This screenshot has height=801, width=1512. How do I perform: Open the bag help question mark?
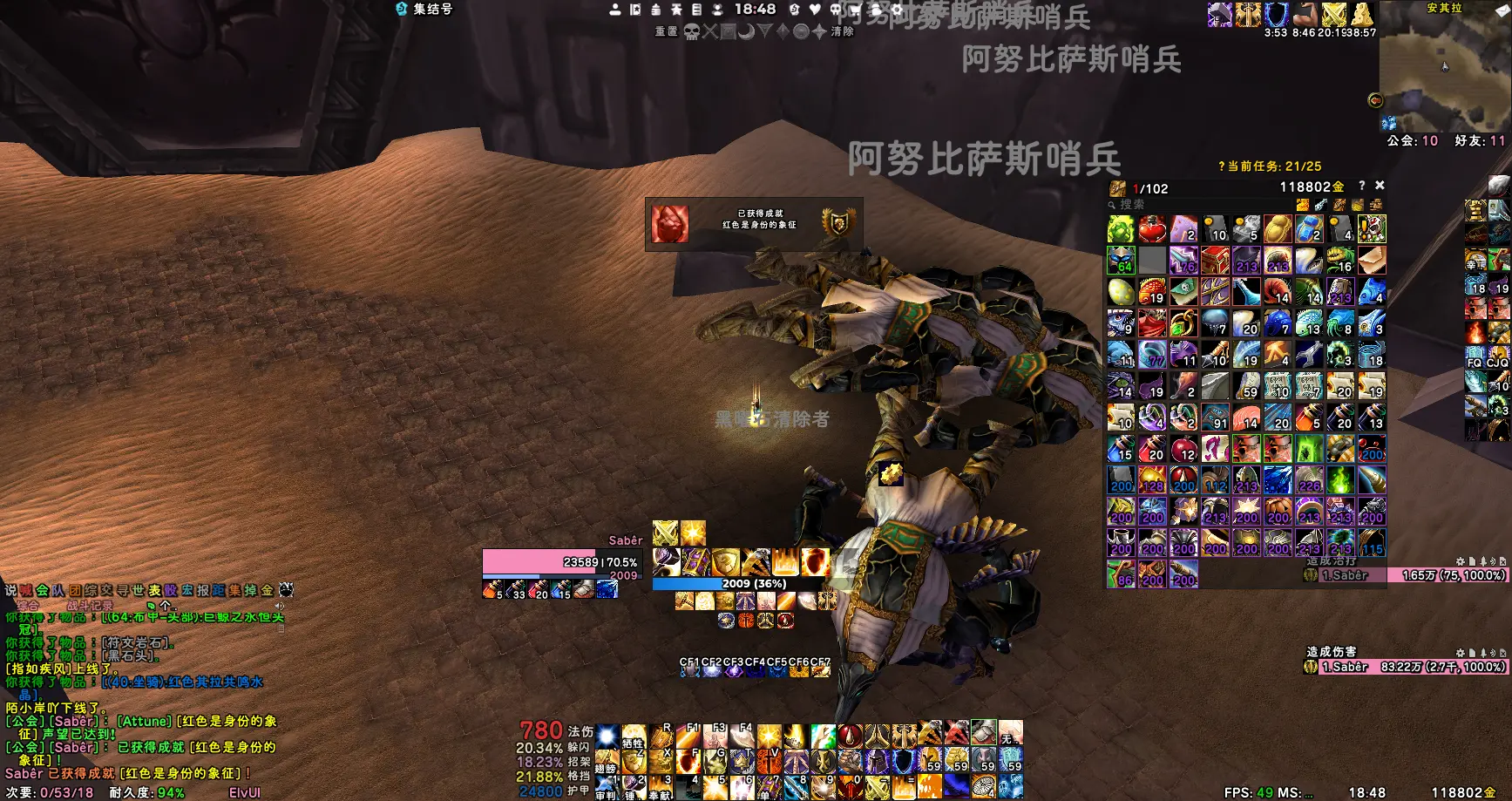[1361, 186]
